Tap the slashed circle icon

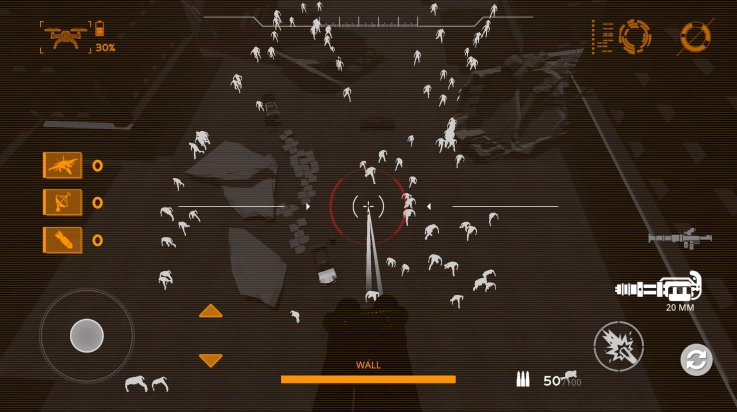click(x=695, y=37)
